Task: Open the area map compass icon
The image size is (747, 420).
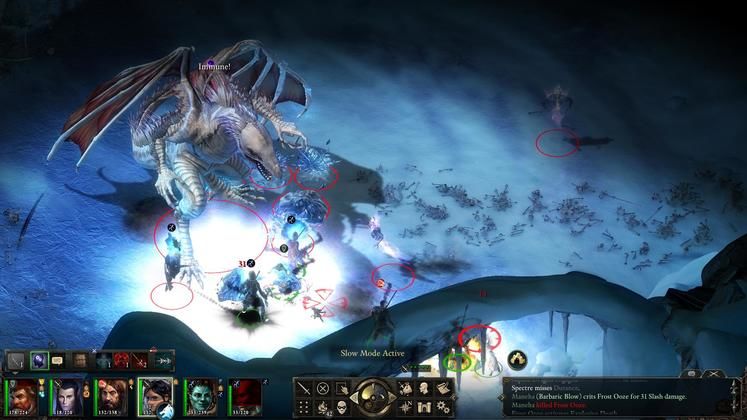Action: 408,406
